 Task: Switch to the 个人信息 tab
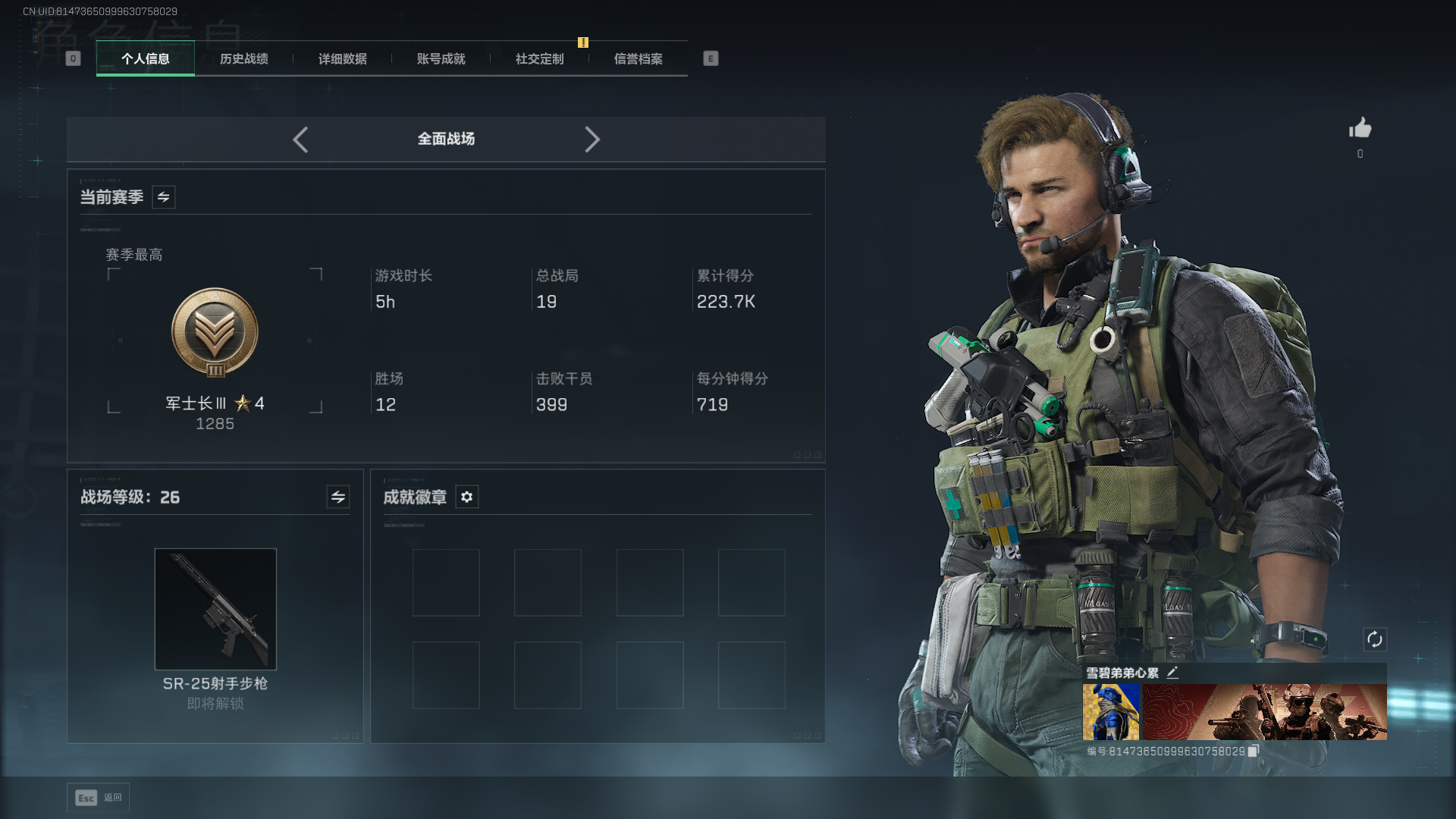click(x=146, y=59)
